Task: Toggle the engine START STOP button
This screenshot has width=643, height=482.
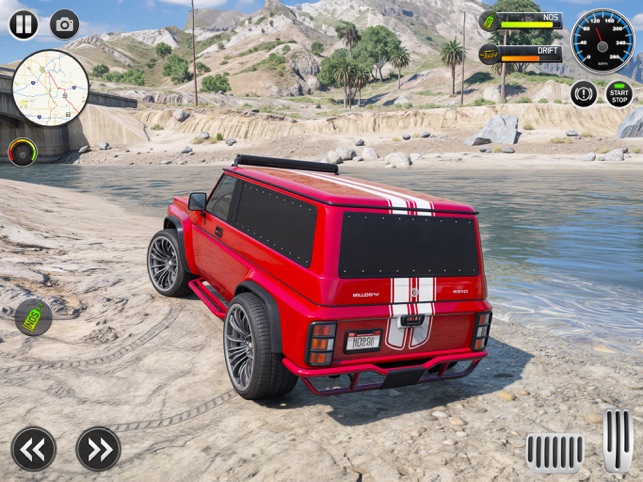Action: click(619, 94)
